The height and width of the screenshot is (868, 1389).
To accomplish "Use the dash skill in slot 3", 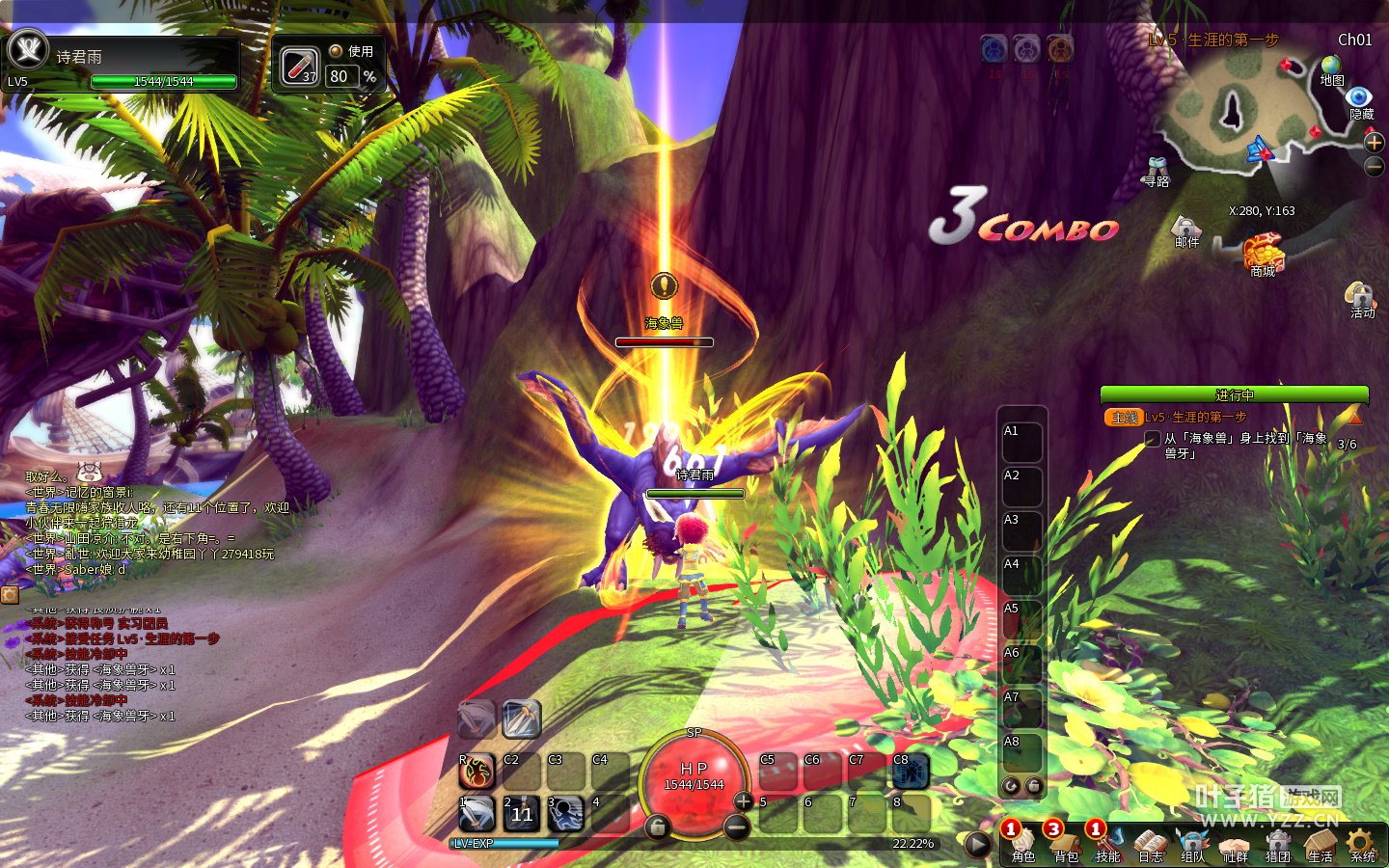I will coord(566,813).
